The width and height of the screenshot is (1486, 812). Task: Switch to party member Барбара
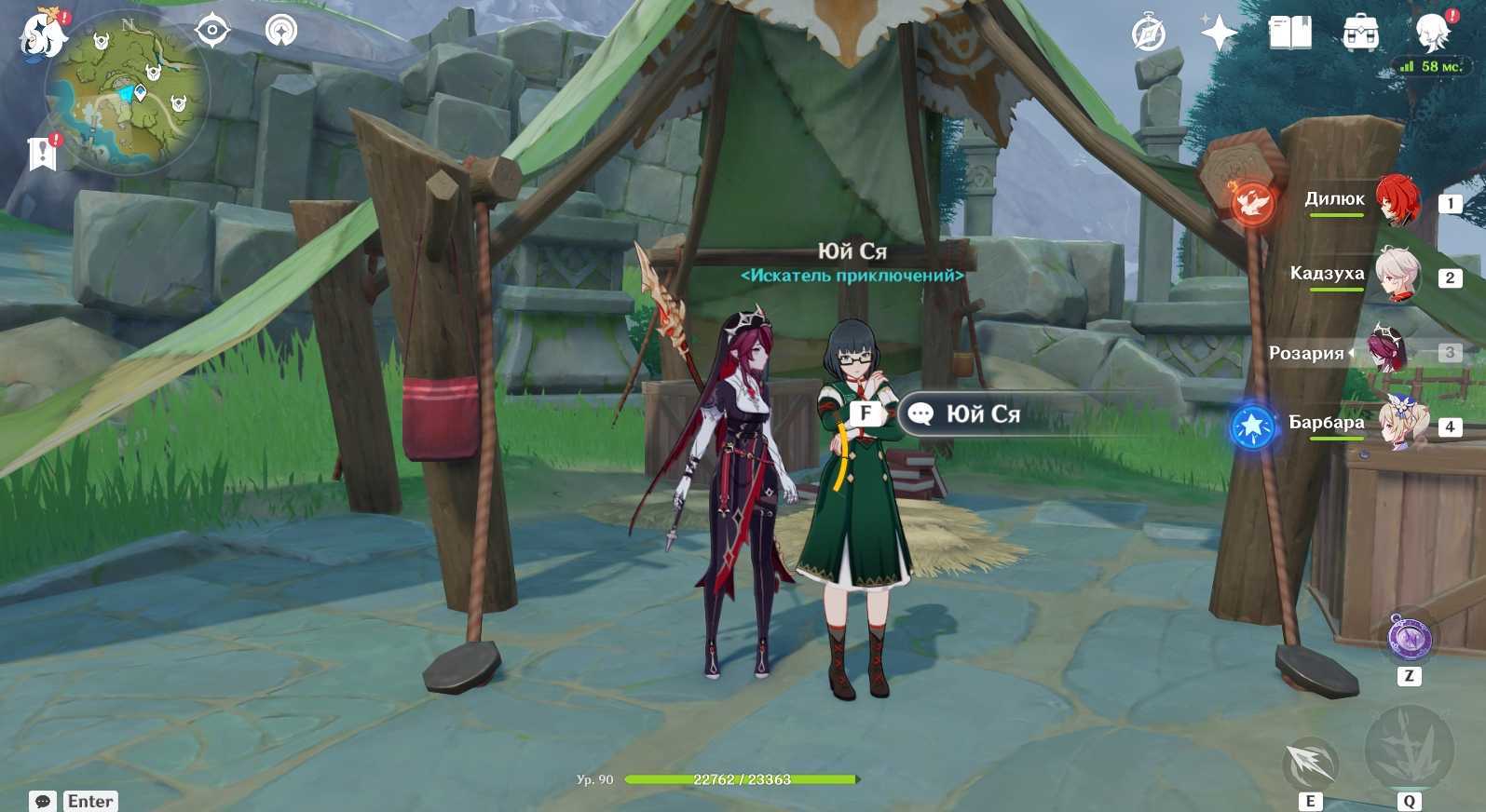point(1400,425)
